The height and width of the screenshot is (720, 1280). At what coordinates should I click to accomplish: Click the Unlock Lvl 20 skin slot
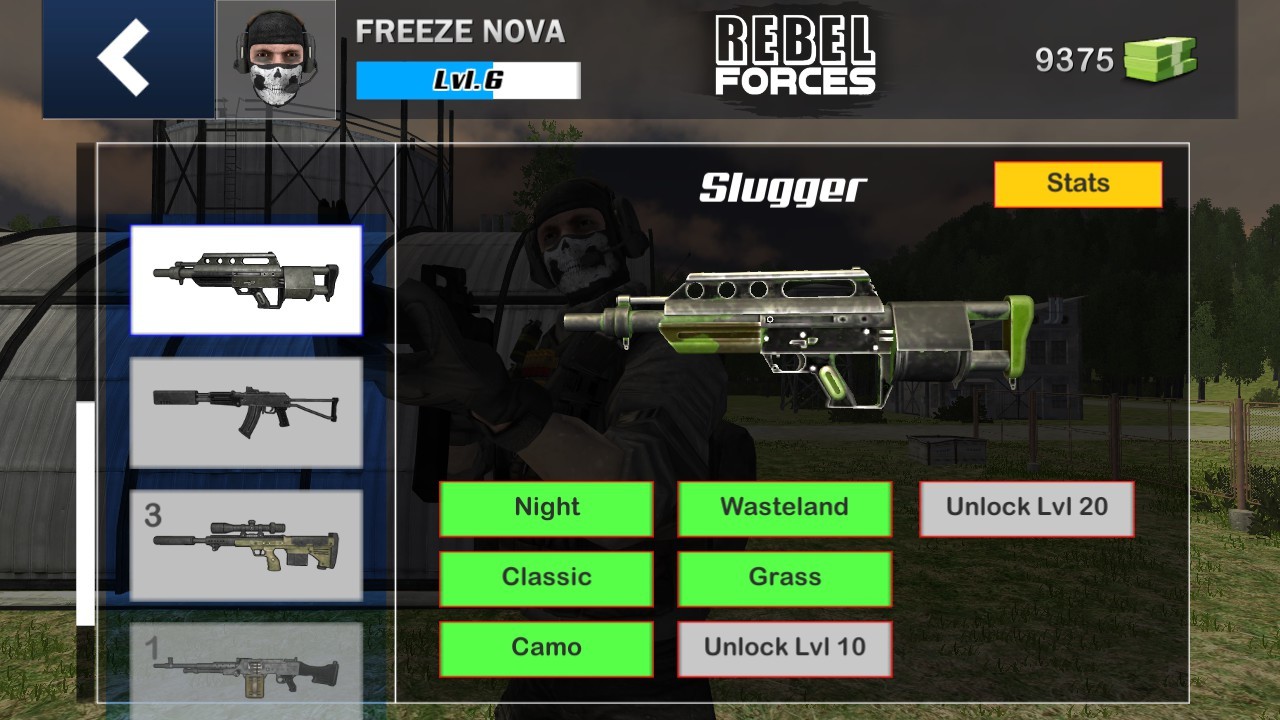[x=1027, y=508]
